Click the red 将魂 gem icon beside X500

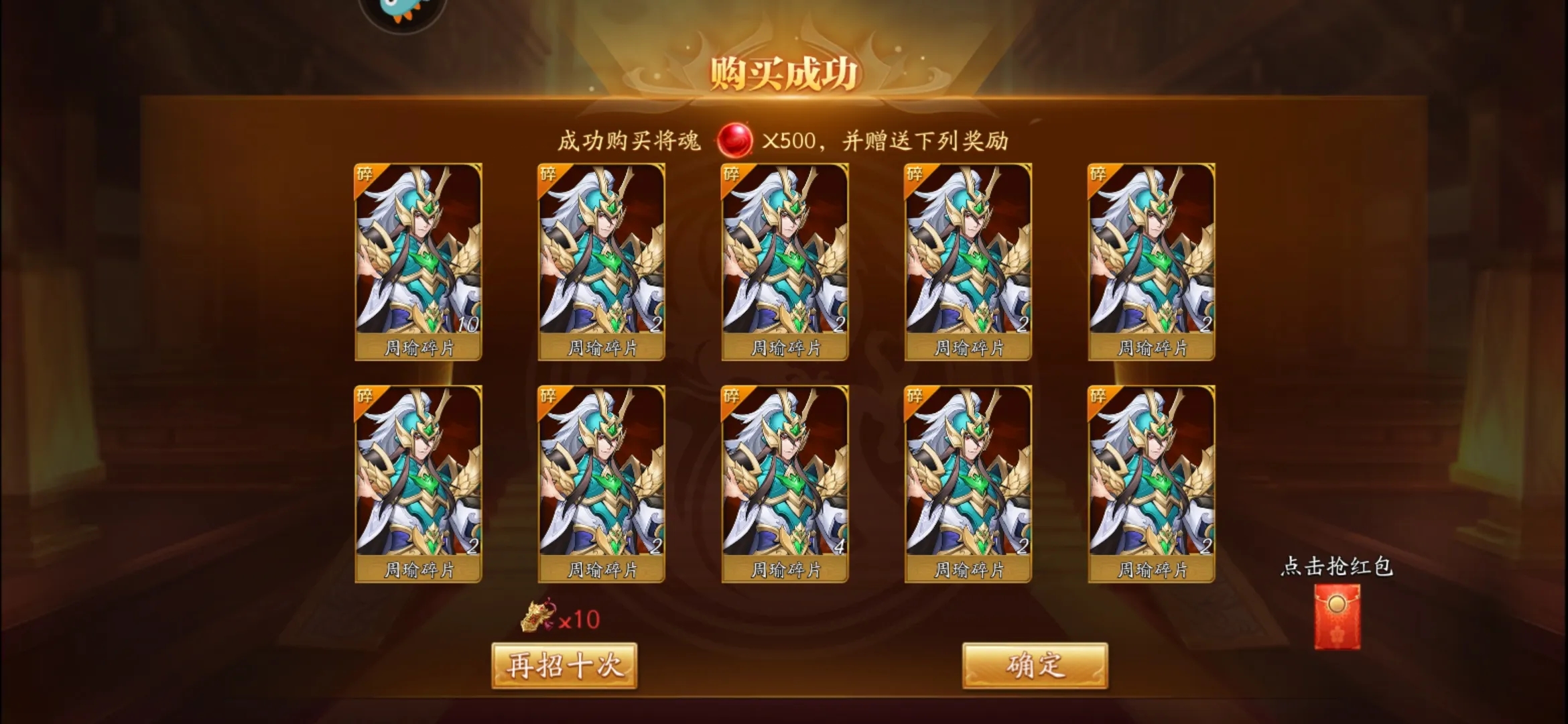tap(732, 141)
